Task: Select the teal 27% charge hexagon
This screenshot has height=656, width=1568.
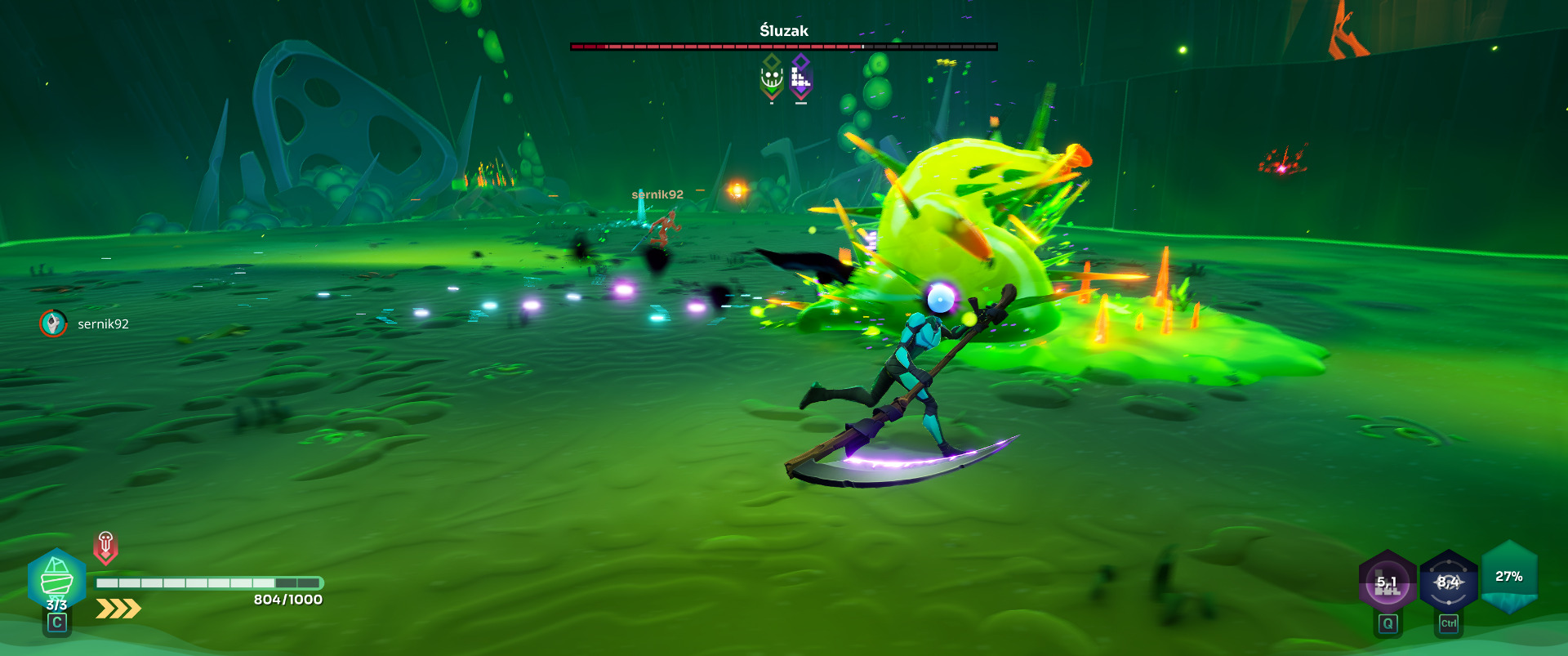Action: coord(1509,577)
